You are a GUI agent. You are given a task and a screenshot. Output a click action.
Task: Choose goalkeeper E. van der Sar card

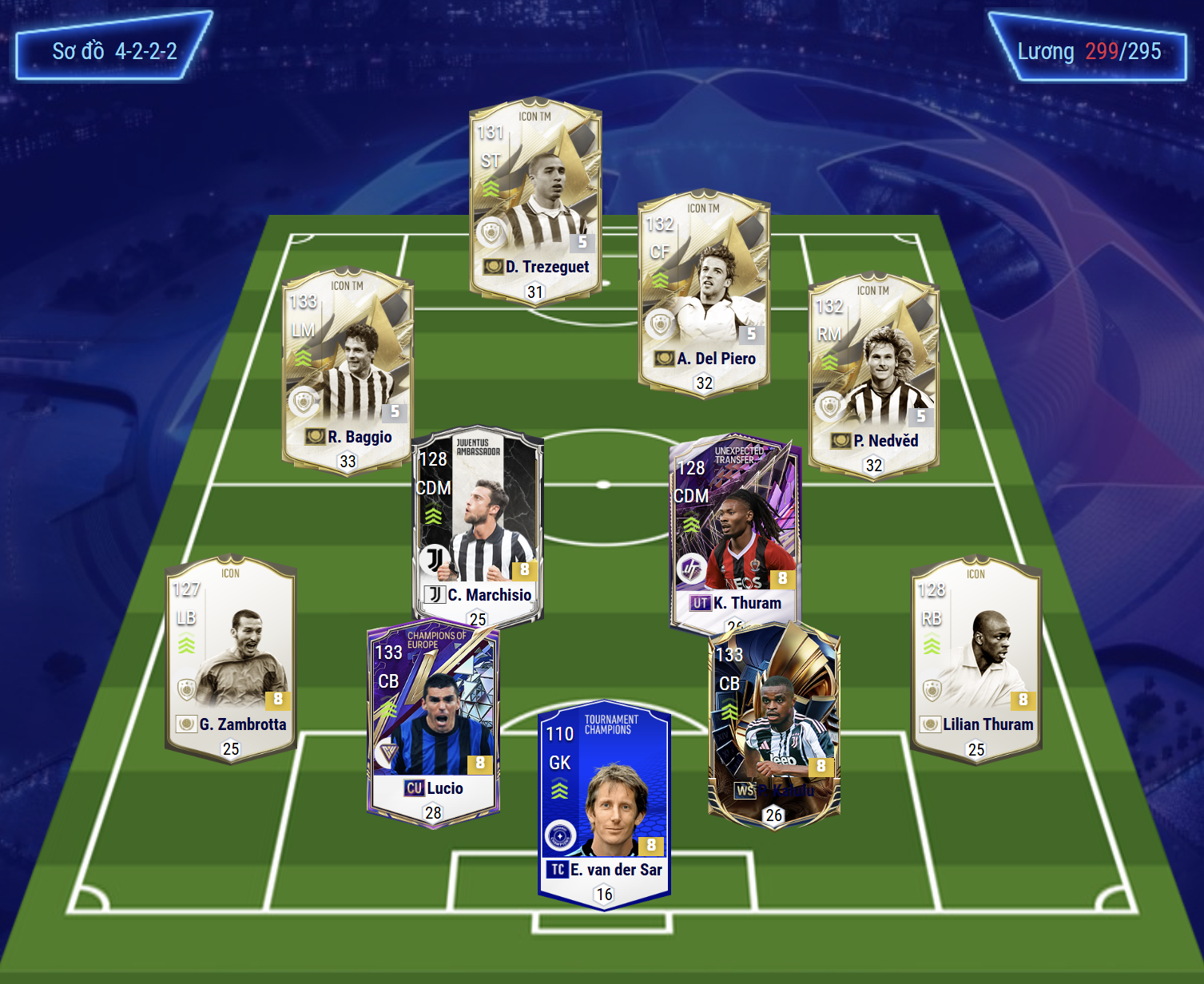[x=605, y=803]
